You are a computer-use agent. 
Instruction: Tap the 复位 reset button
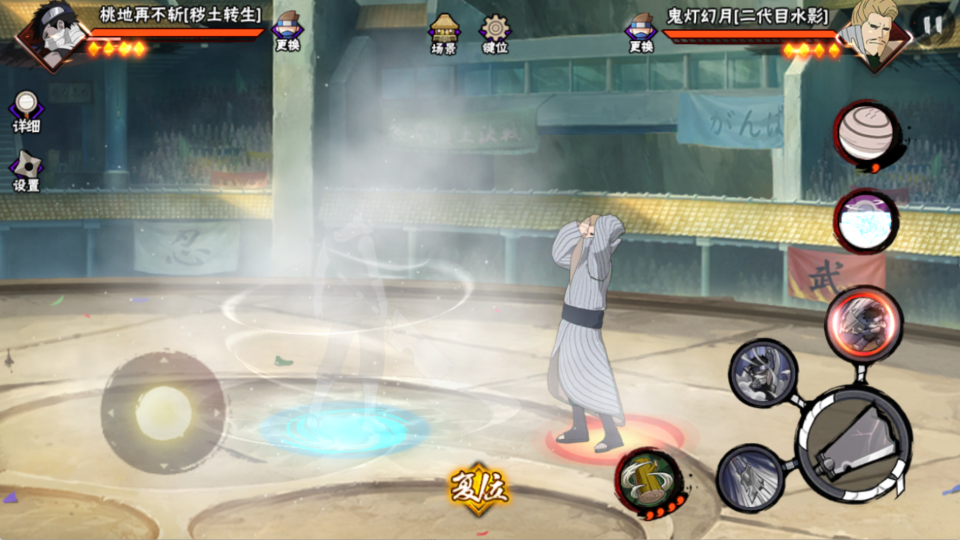[479, 489]
